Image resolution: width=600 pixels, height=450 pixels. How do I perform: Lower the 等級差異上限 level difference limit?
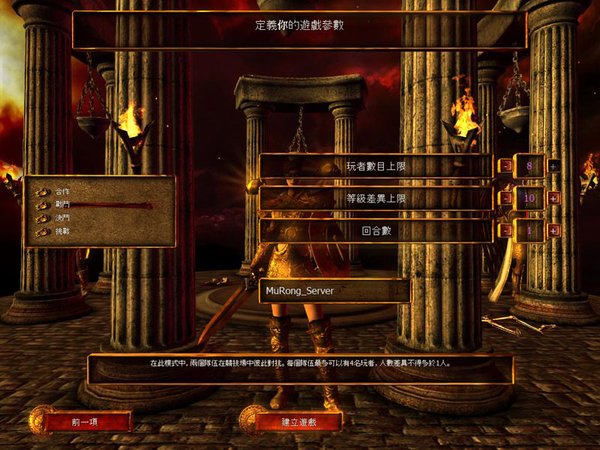click(505, 198)
